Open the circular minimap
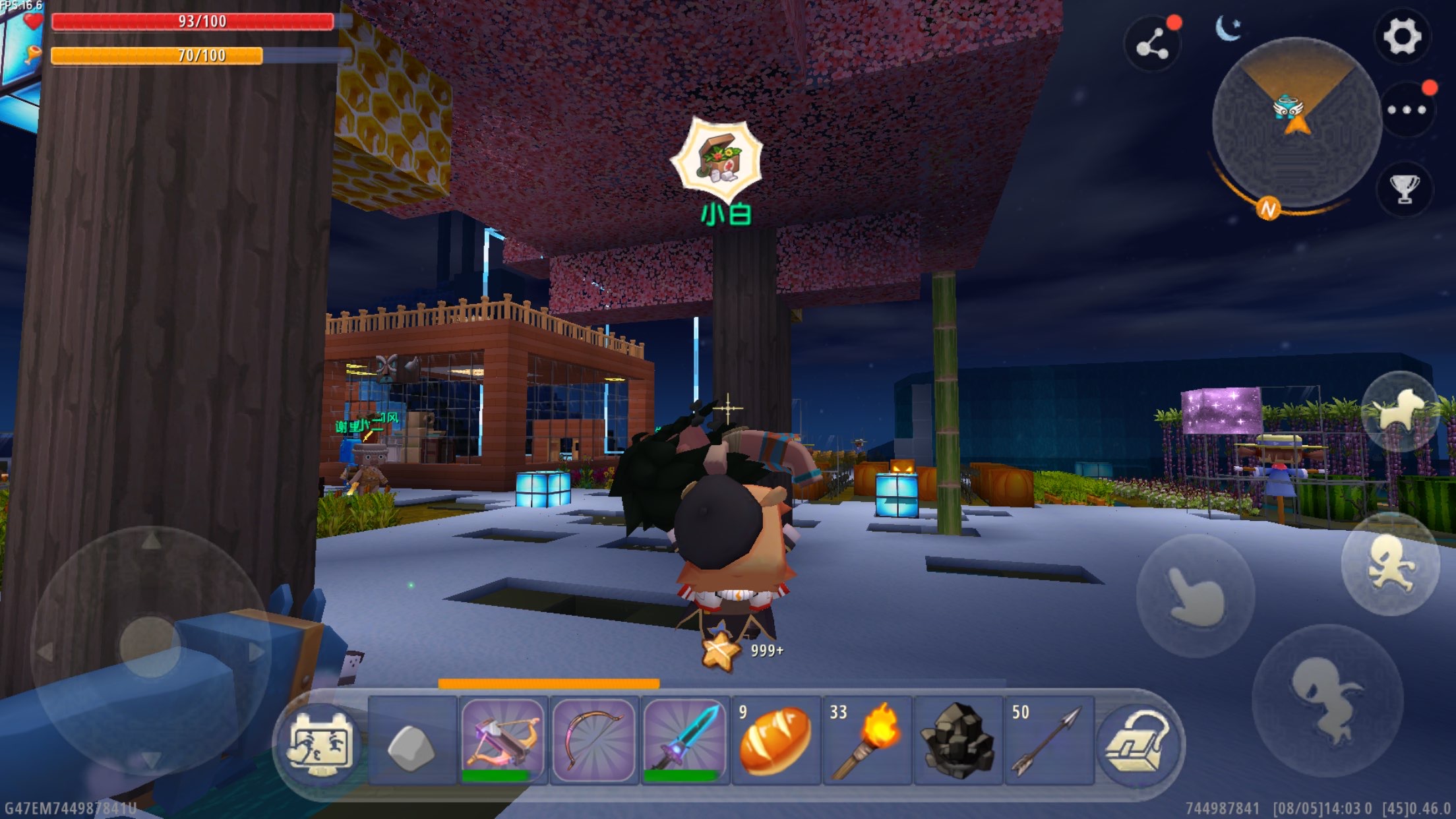 (1296, 122)
